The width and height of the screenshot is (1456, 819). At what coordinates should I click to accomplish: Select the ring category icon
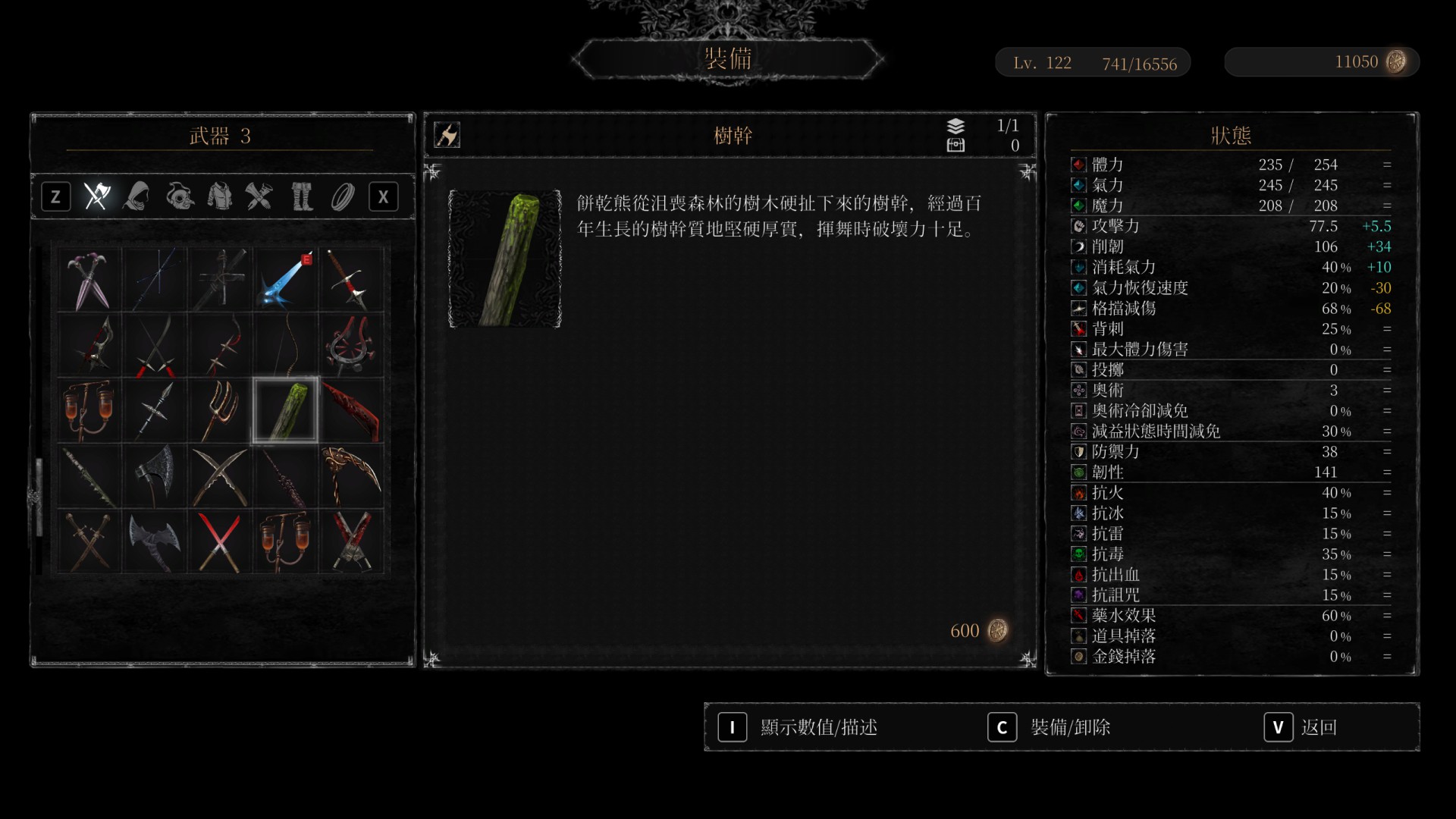click(x=342, y=196)
